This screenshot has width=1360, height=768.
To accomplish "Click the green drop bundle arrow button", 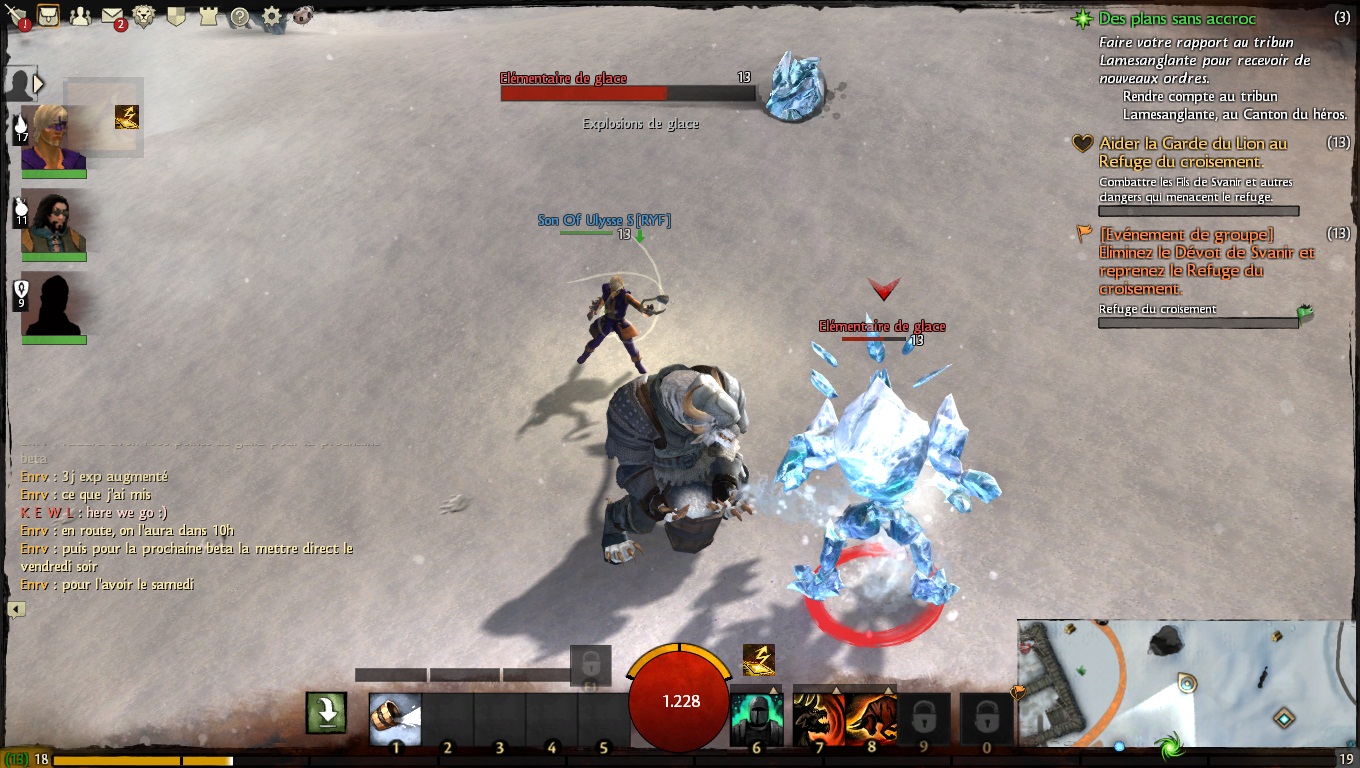I will [326, 712].
